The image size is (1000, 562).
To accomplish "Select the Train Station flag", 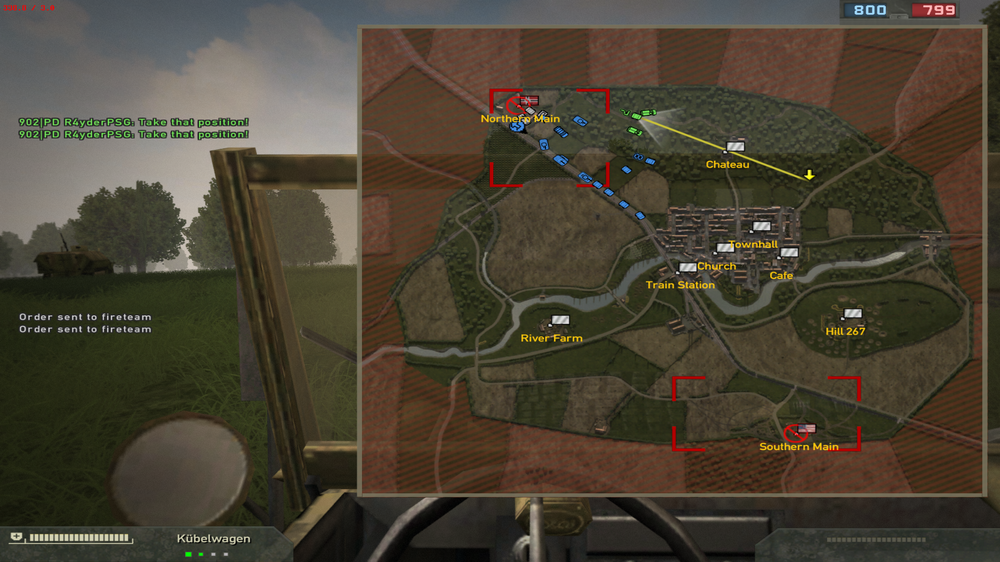I will (687, 268).
